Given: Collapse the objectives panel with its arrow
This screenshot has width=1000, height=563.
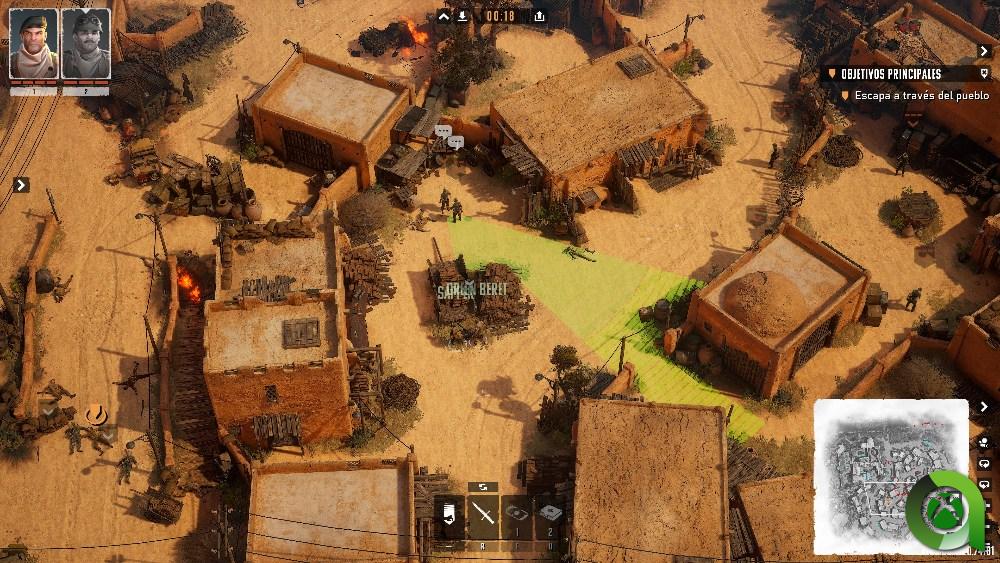Looking at the screenshot, I should [985, 51].
